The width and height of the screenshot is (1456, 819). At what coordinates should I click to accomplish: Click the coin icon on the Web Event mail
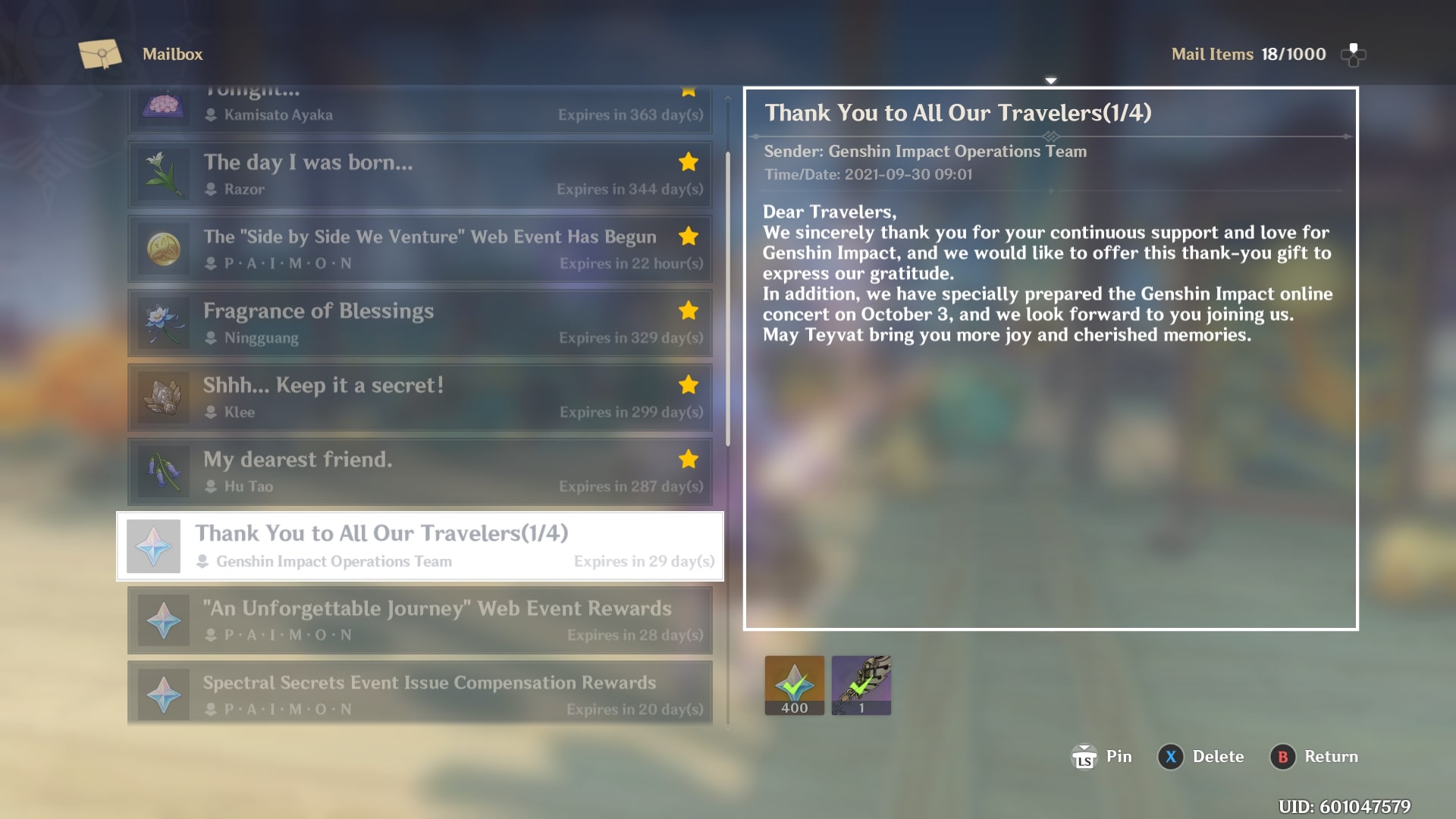(163, 248)
